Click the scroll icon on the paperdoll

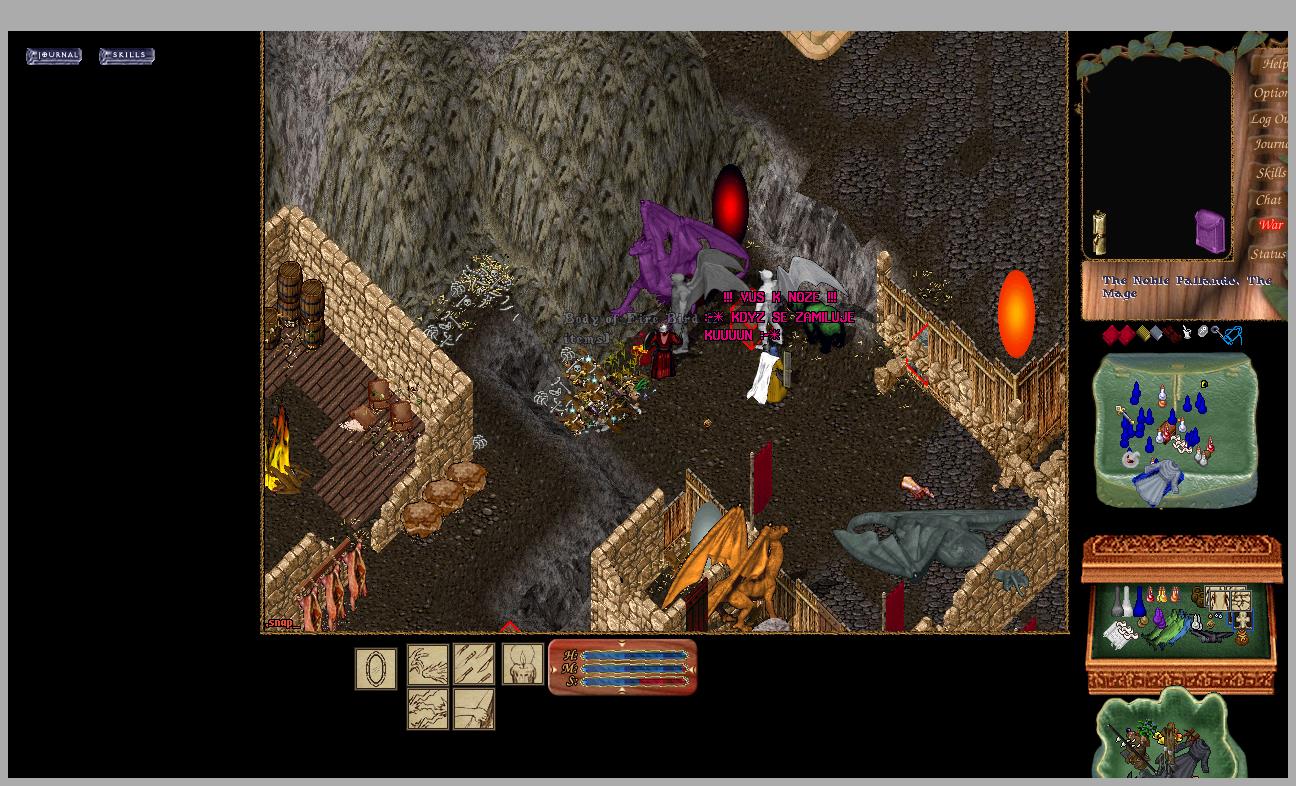tap(1099, 233)
